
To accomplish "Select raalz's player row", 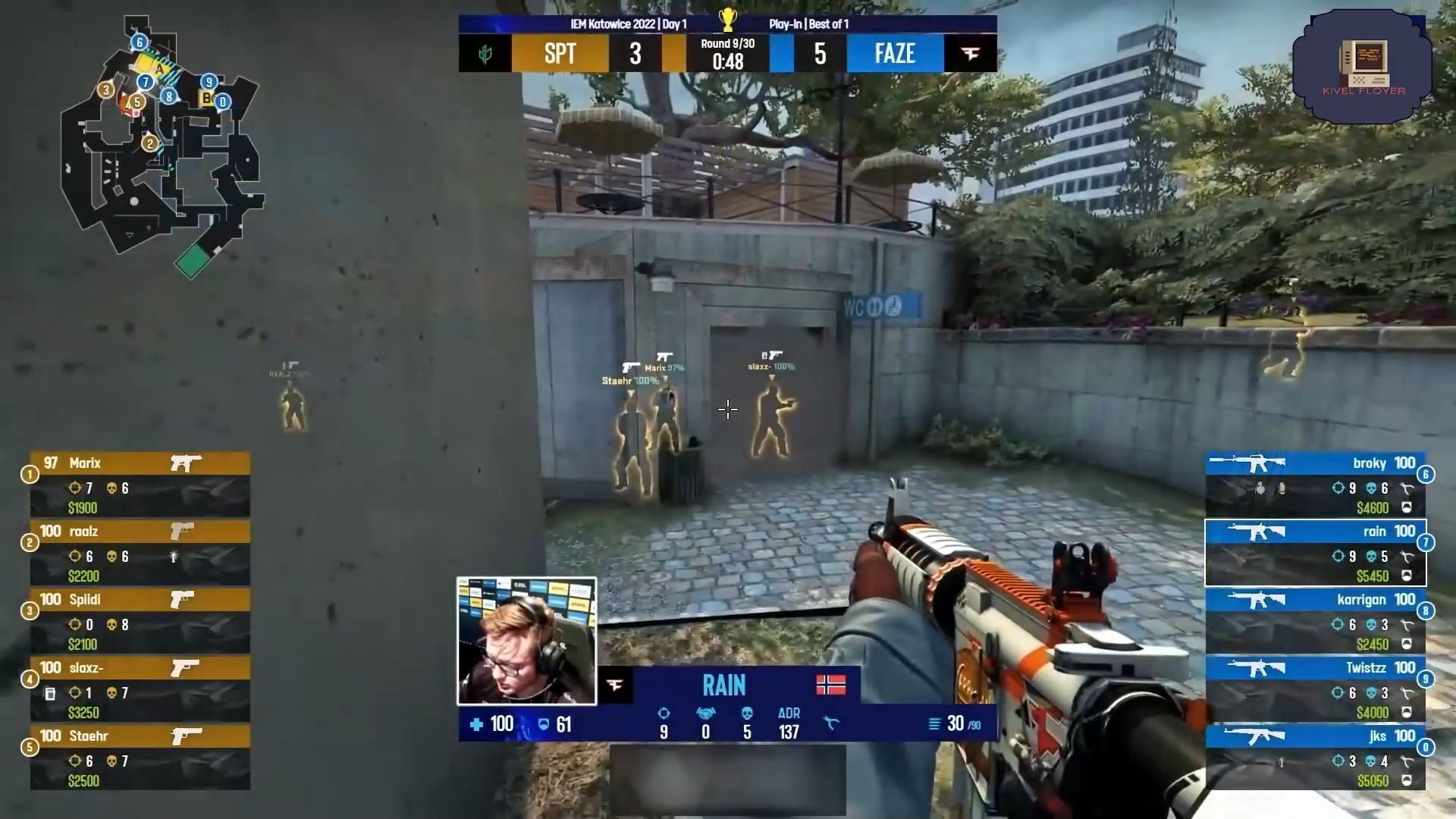I will point(140,552).
